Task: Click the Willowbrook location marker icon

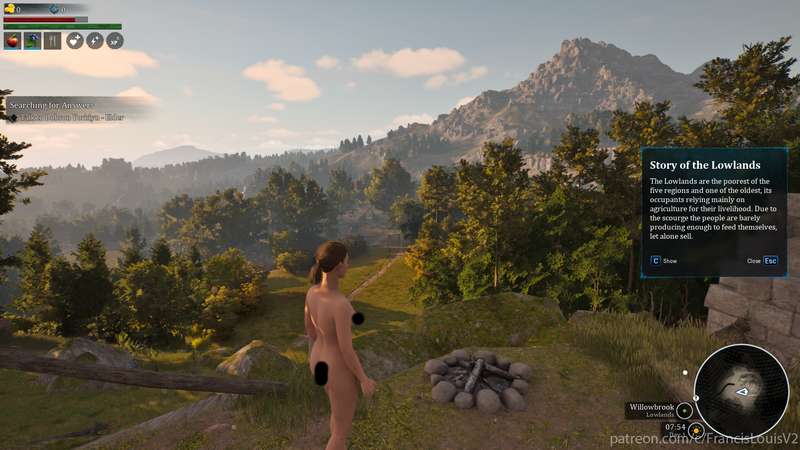Action: (x=685, y=410)
